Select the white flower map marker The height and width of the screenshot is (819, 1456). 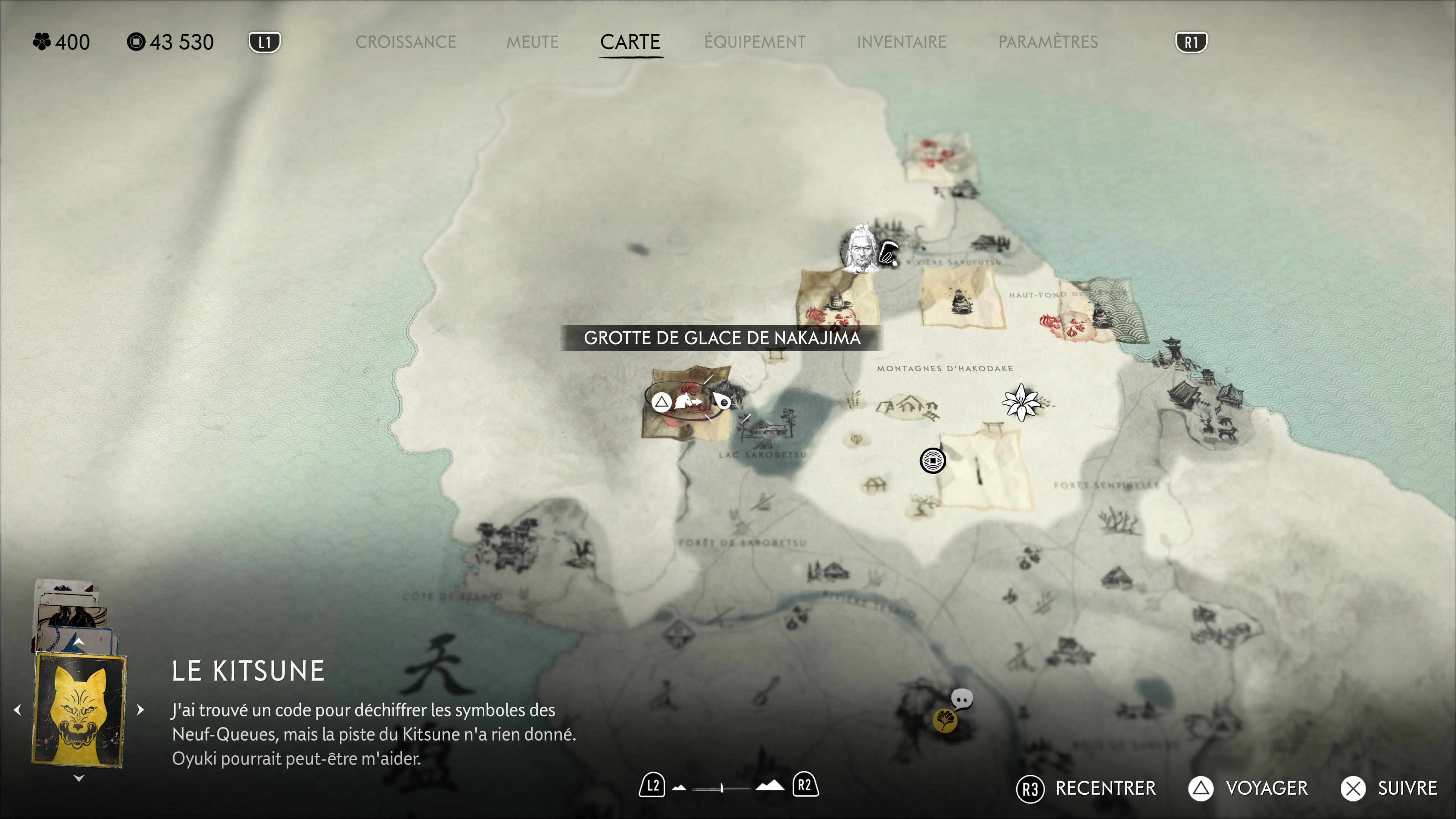coord(1020,402)
